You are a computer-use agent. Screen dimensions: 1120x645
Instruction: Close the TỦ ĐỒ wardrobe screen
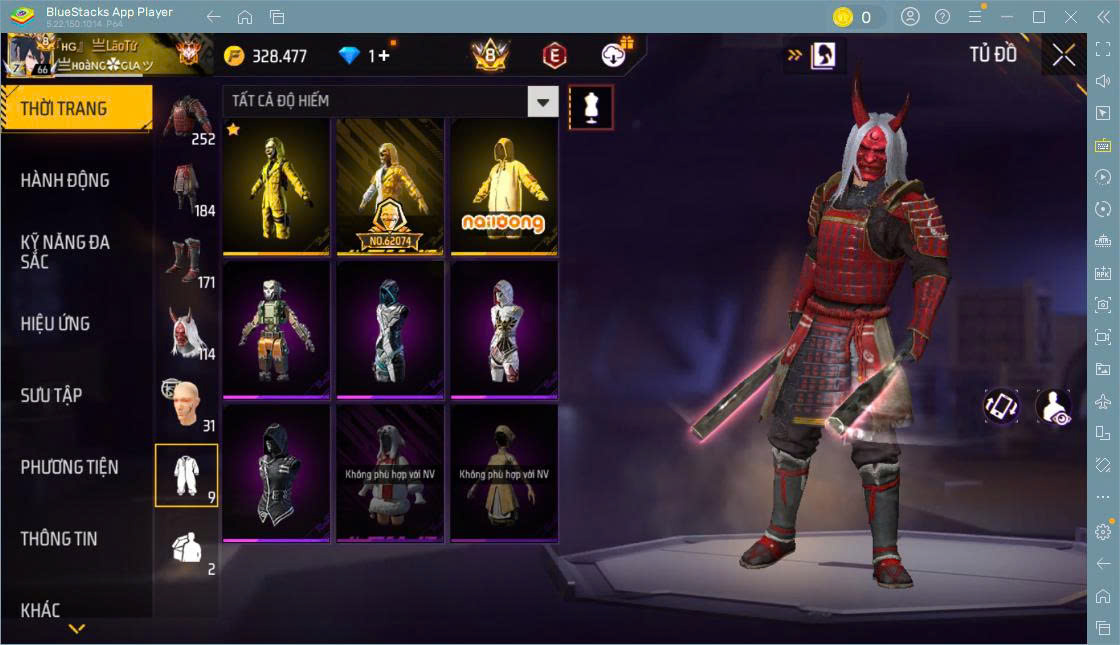[1064, 55]
